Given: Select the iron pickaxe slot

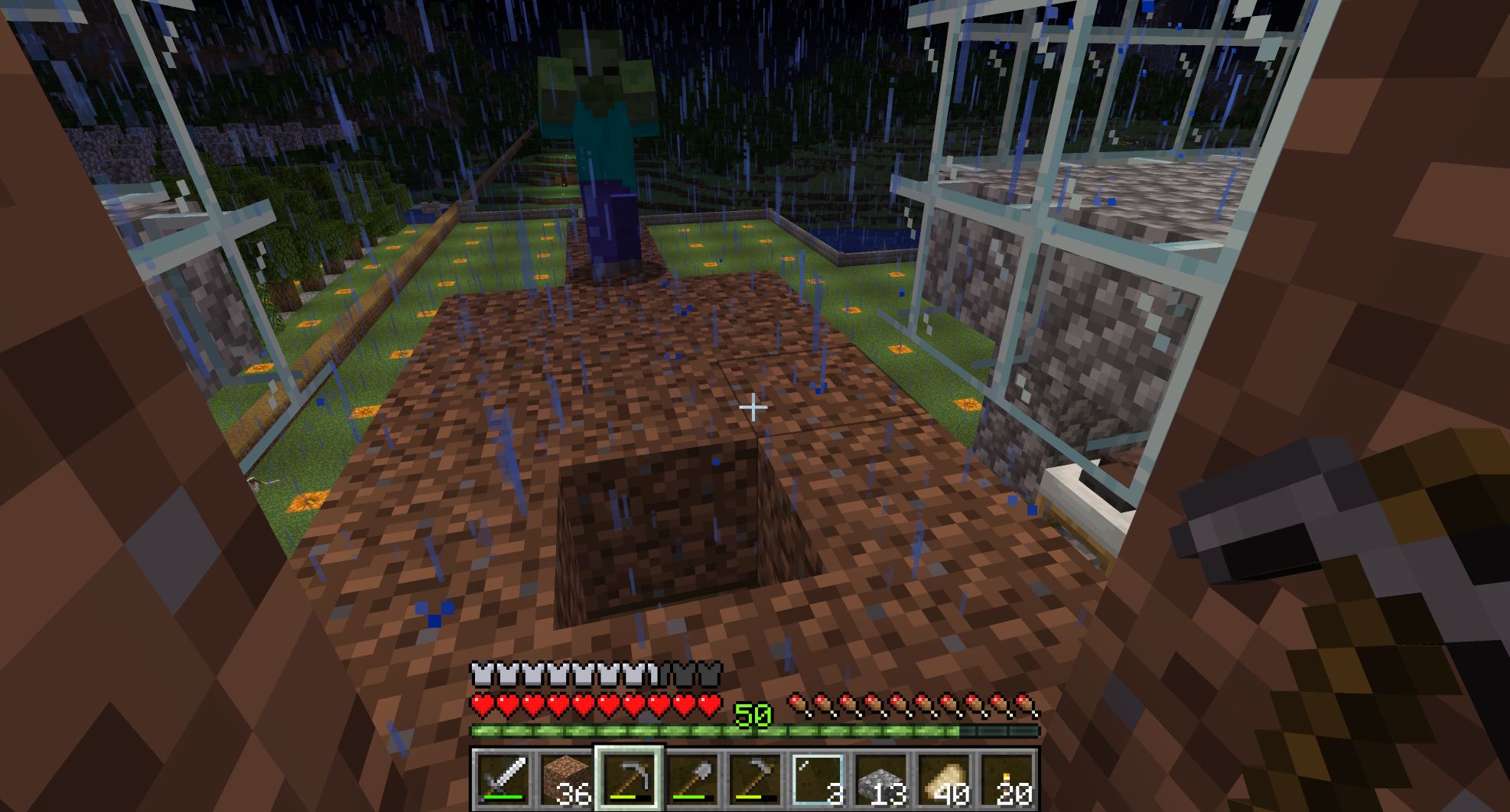Looking at the screenshot, I should tap(628, 779).
